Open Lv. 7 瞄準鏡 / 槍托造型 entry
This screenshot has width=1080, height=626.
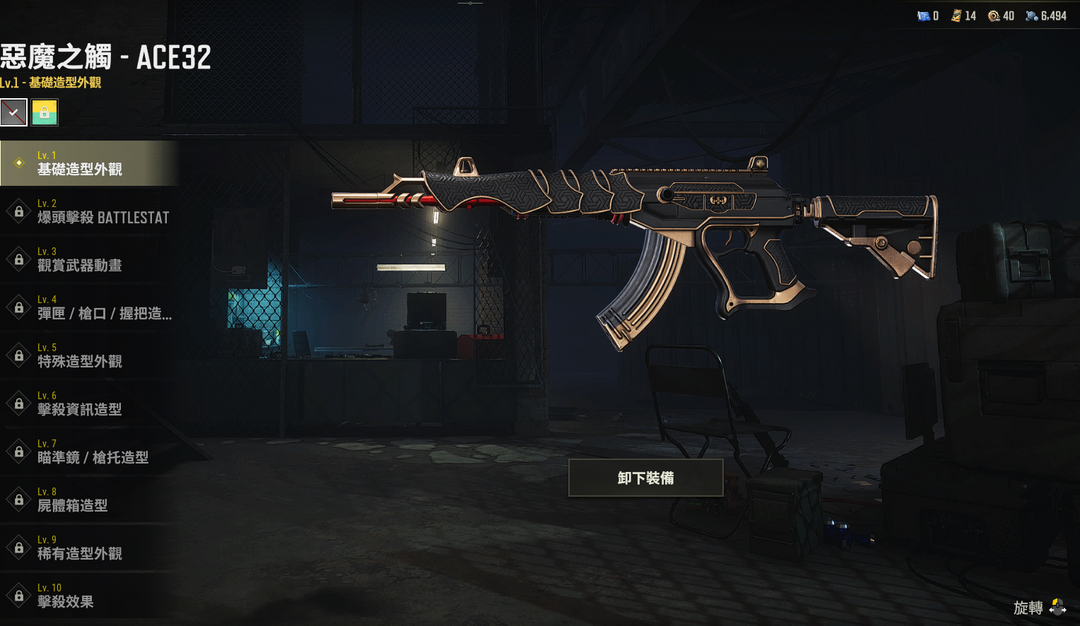tap(88, 452)
